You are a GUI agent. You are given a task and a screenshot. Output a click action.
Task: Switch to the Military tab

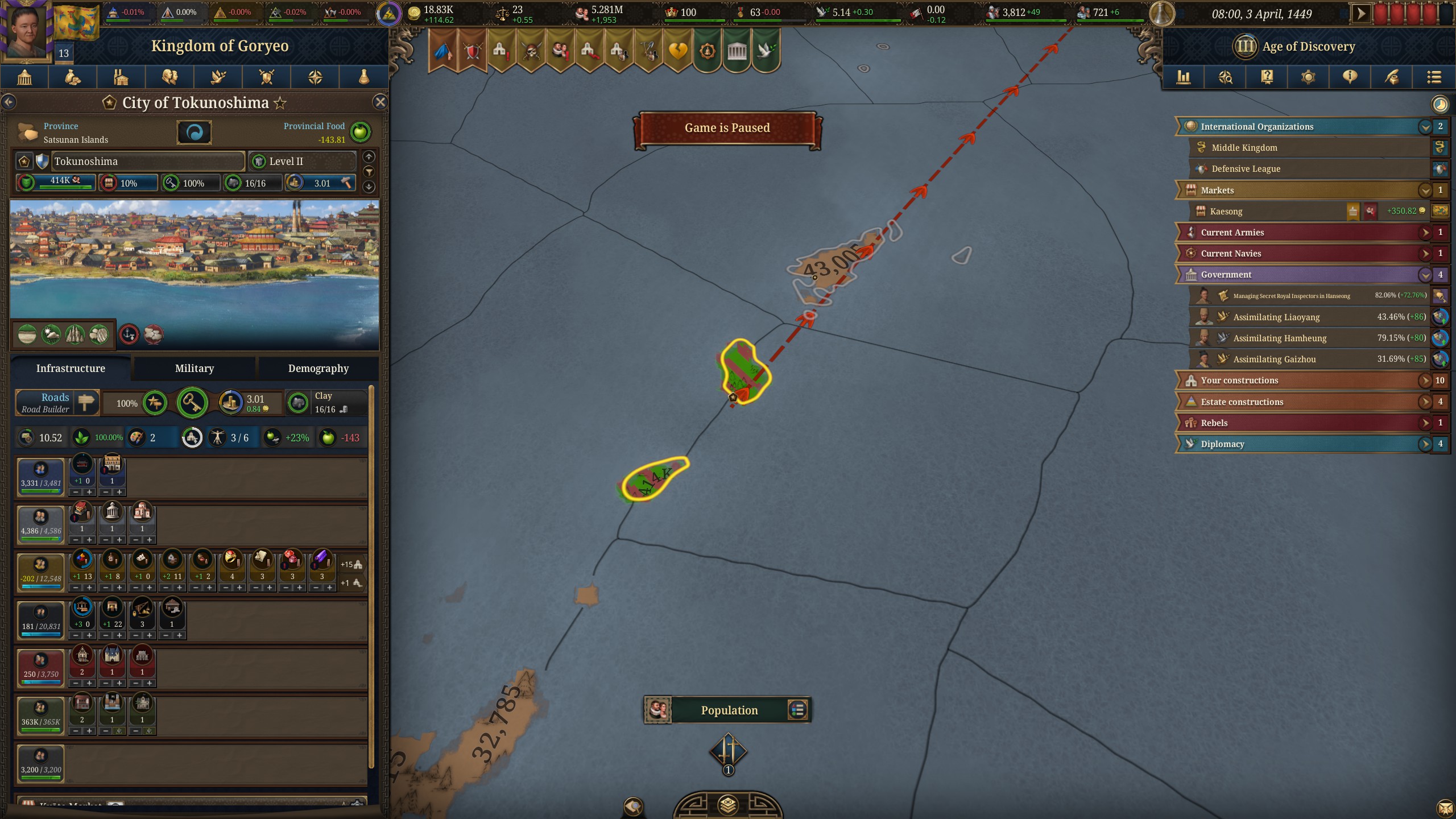point(194,368)
